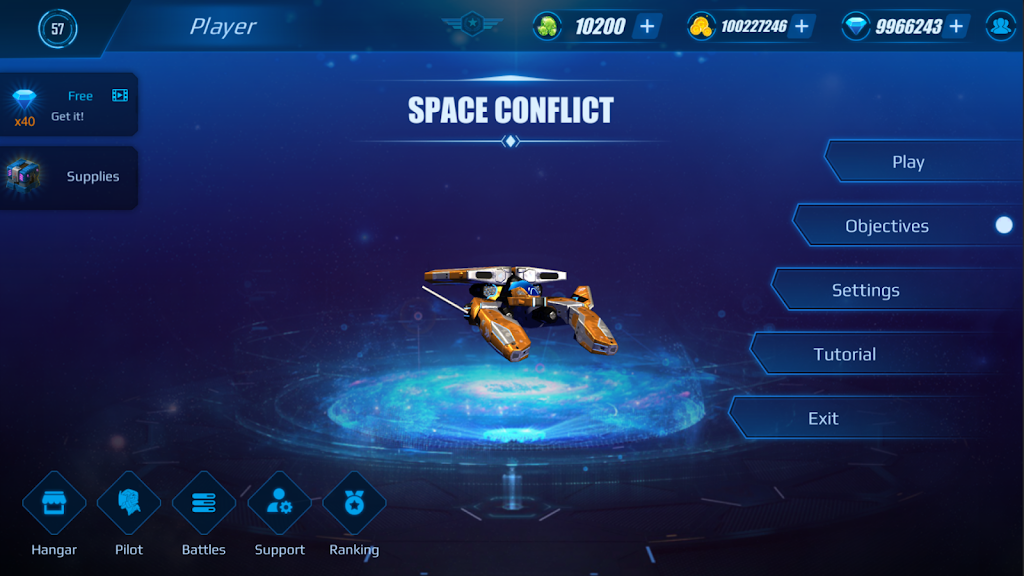Add more green clover currency
This screenshot has width=1024, height=576.
(647, 26)
